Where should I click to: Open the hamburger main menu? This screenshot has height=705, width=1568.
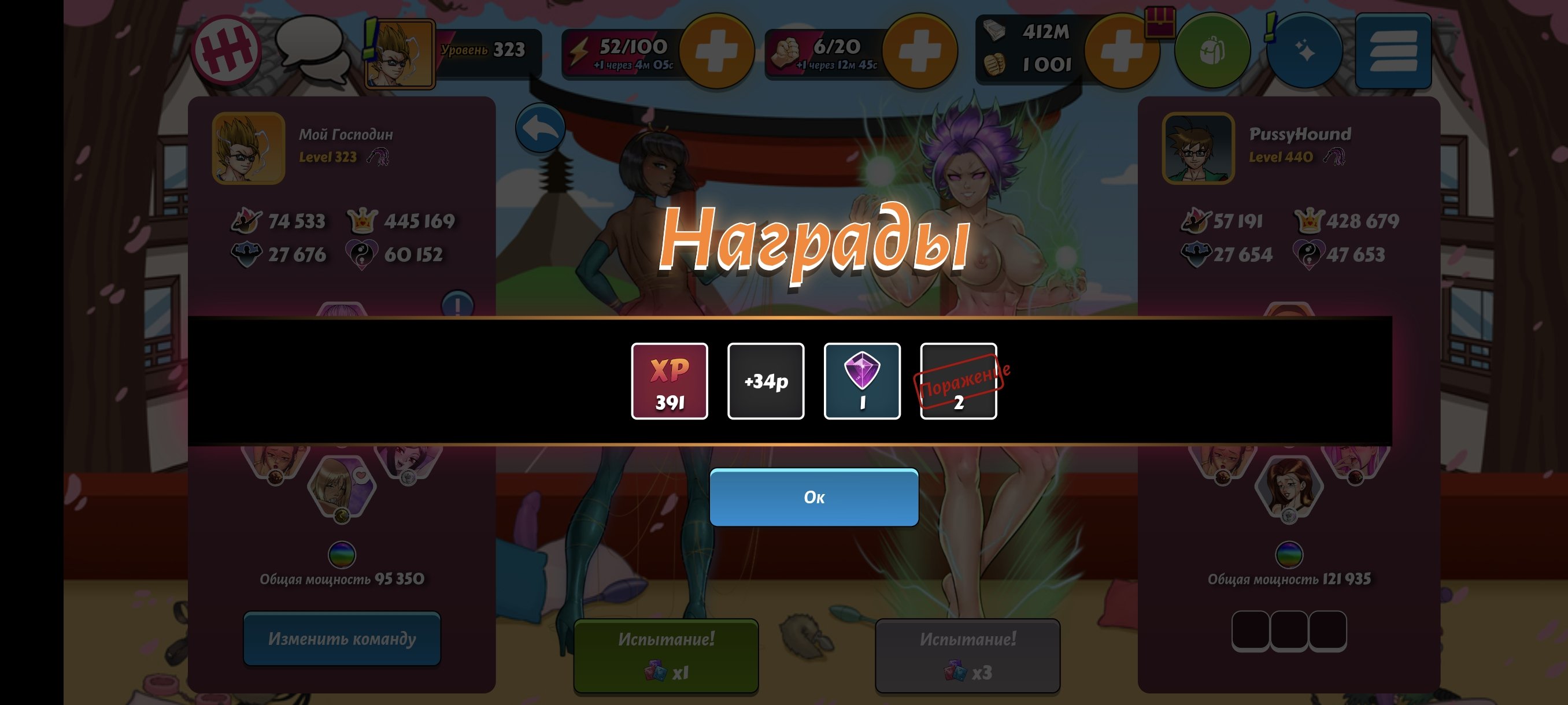click(x=1393, y=51)
